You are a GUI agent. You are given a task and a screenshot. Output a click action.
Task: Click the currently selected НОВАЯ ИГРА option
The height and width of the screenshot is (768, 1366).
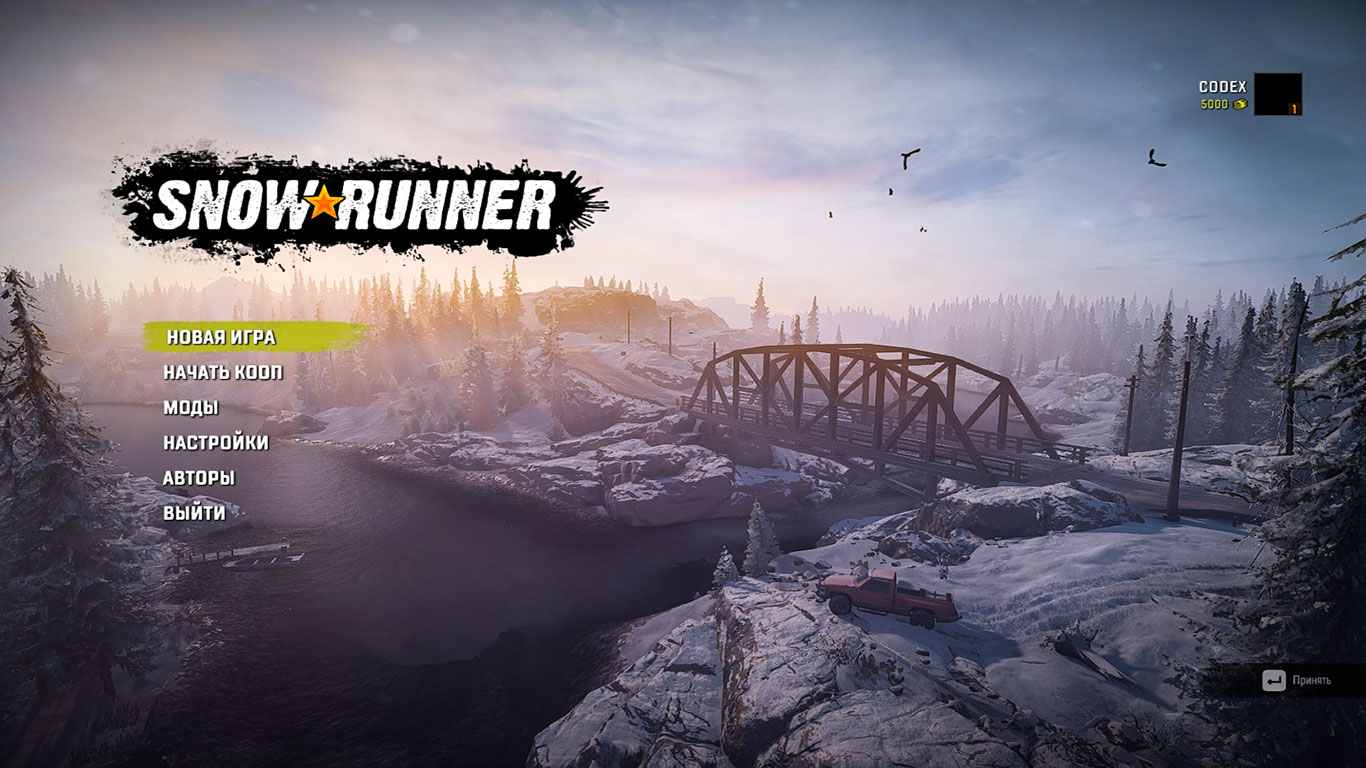coord(221,339)
